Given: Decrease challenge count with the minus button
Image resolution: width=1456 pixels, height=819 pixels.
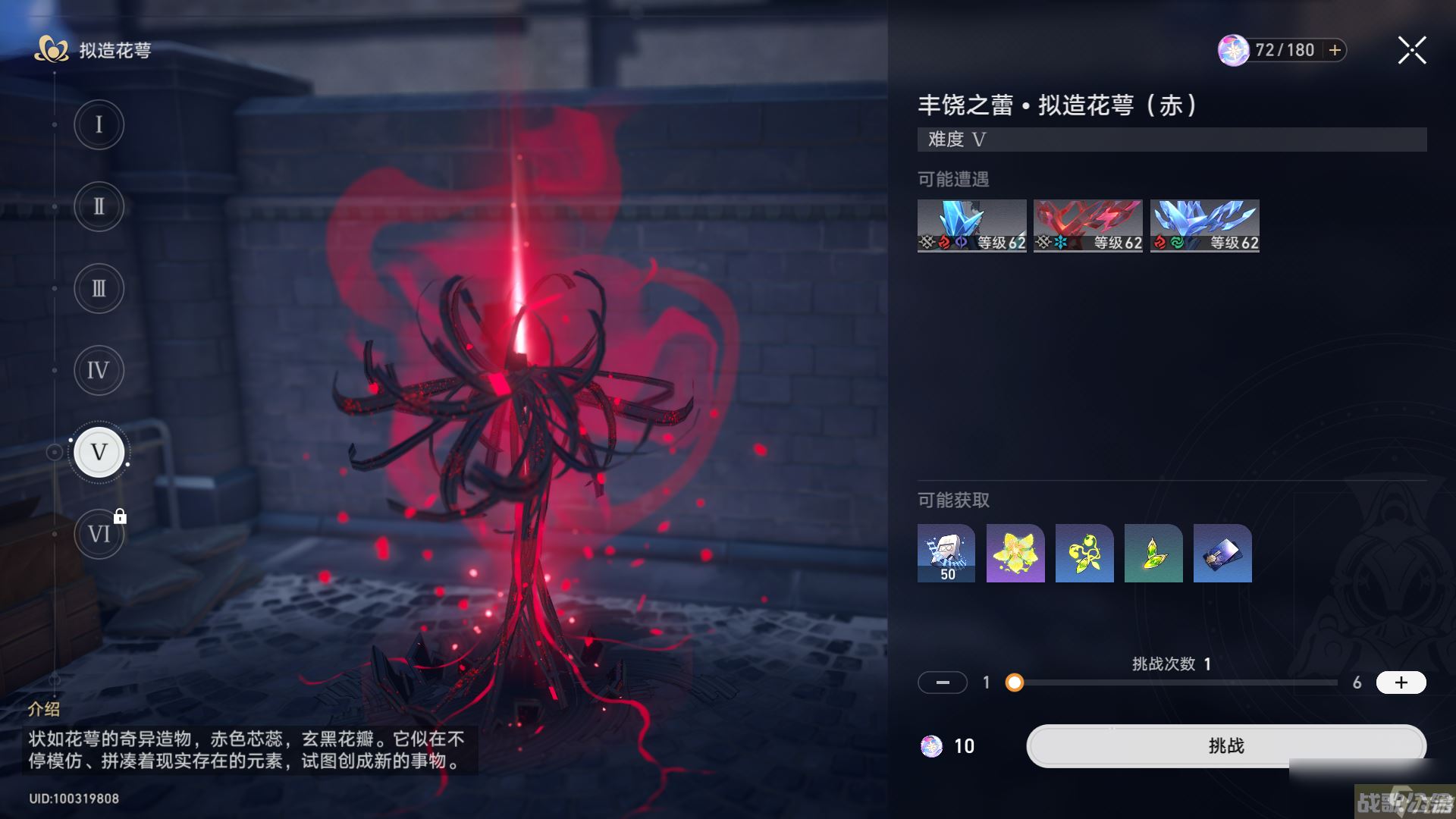Looking at the screenshot, I should click(x=943, y=682).
